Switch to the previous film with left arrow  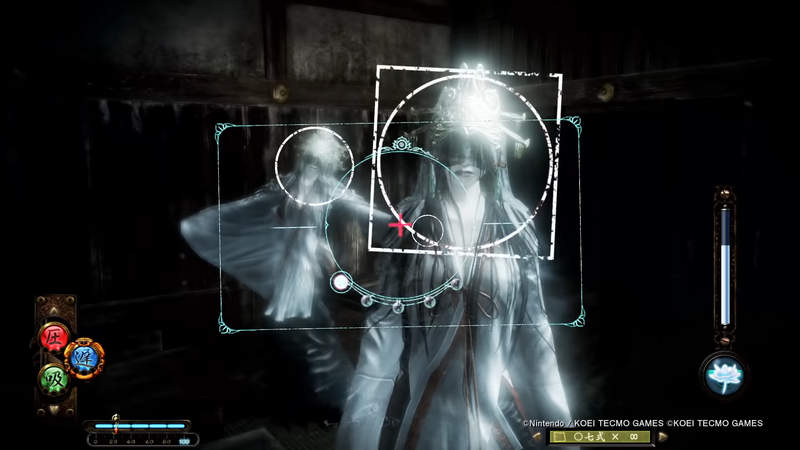click(539, 437)
